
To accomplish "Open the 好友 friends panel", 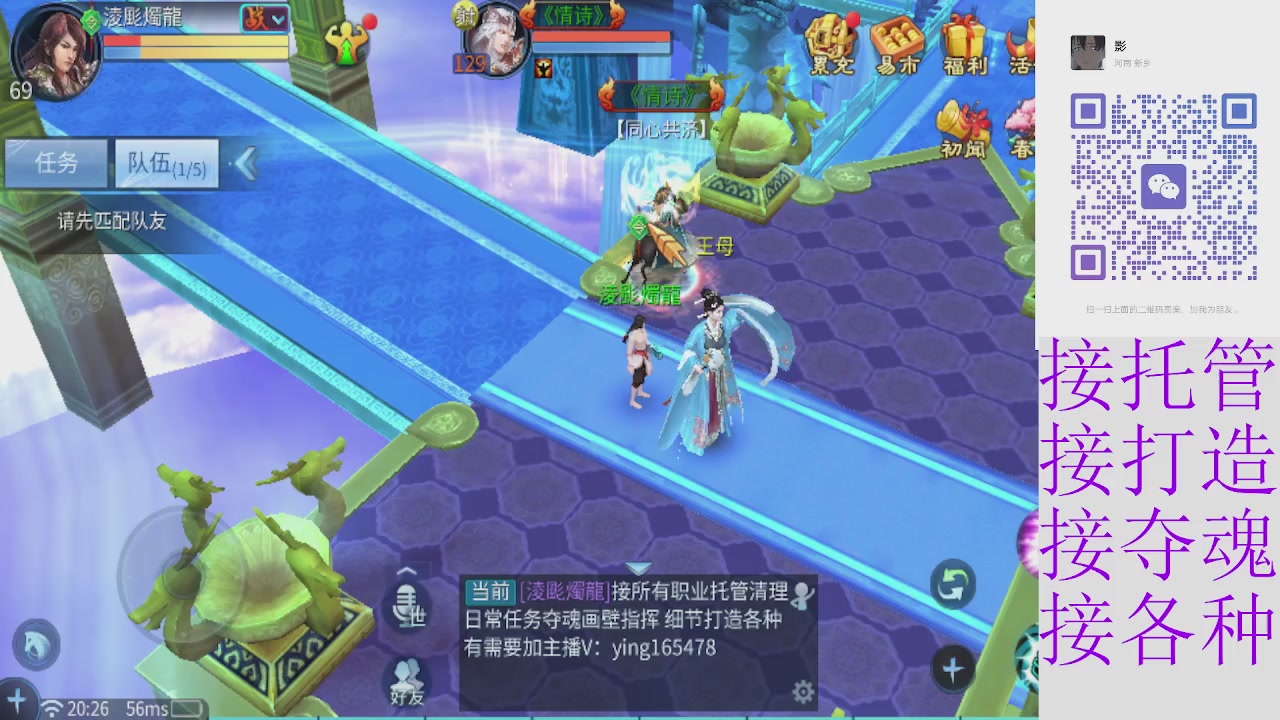I will (x=407, y=672).
